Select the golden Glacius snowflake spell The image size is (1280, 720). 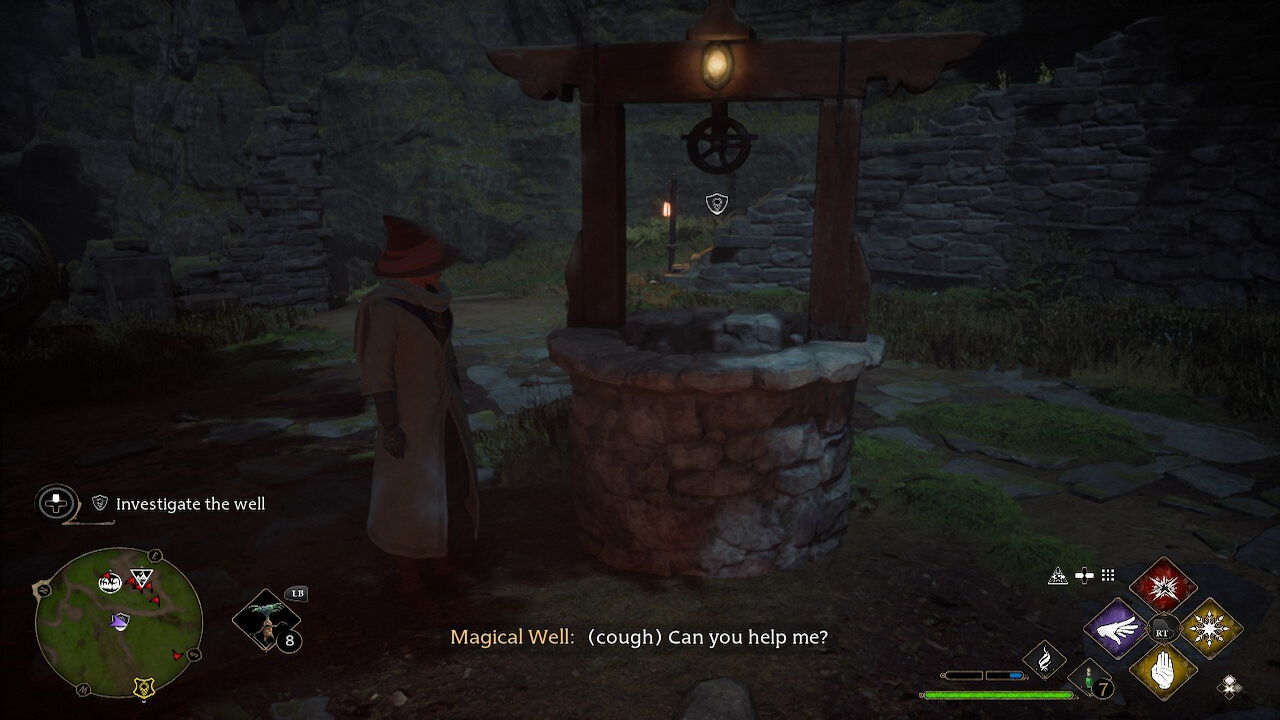click(x=1209, y=627)
